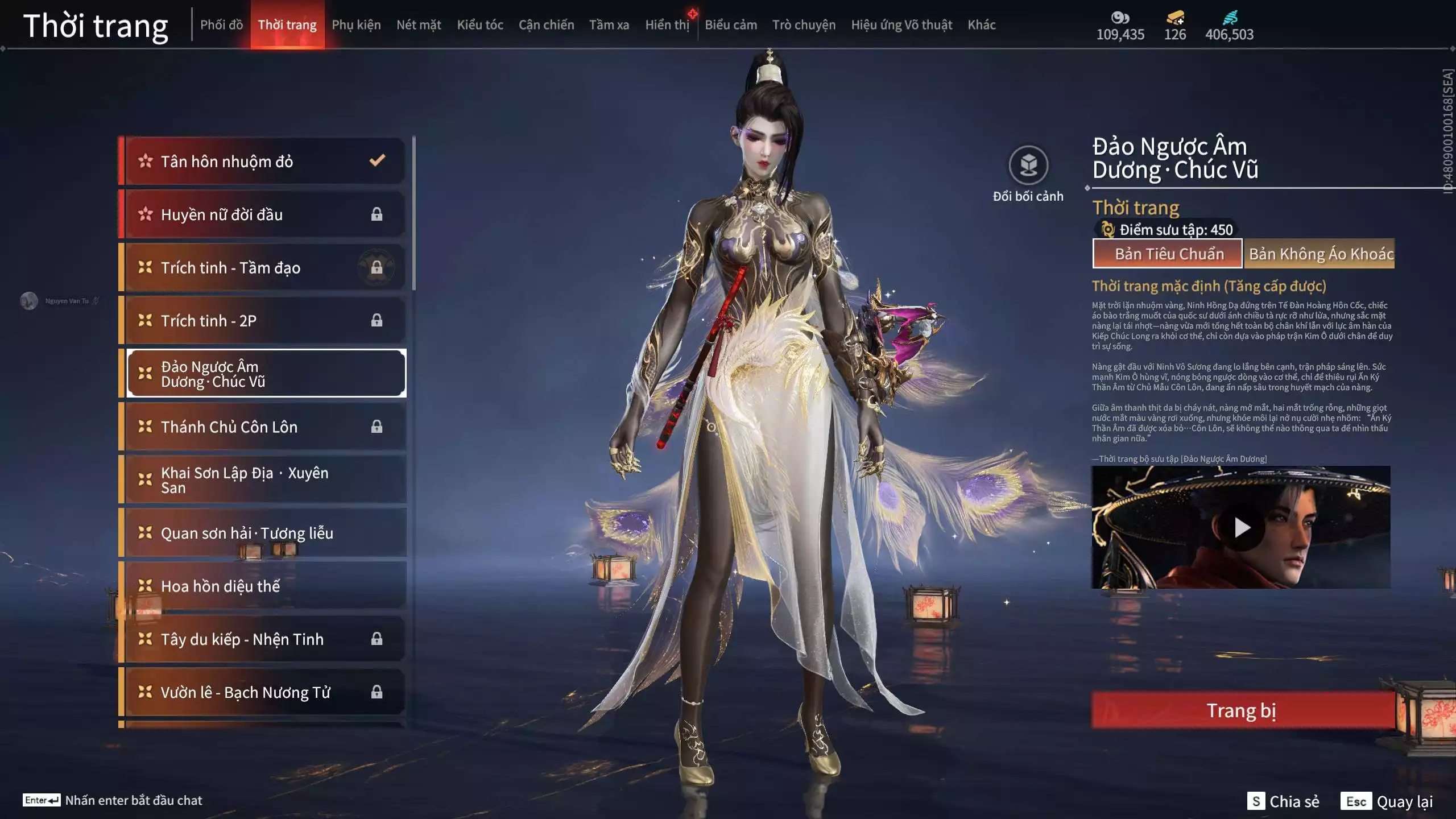Open the Hiển thị tab
The width and height of the screenshot is (1456, 819).
(x=667, y=25)
